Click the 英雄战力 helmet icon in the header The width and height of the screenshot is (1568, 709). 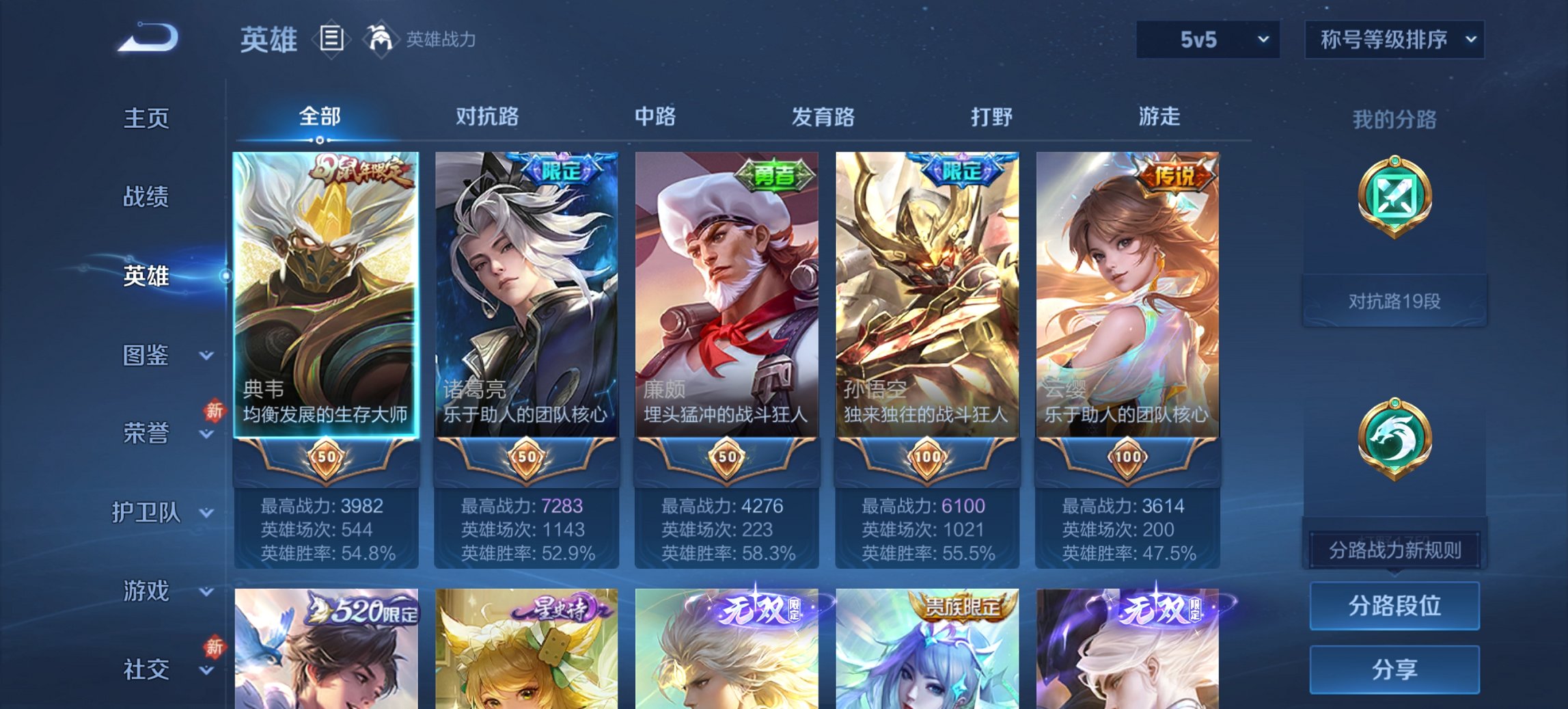[380, 39]
